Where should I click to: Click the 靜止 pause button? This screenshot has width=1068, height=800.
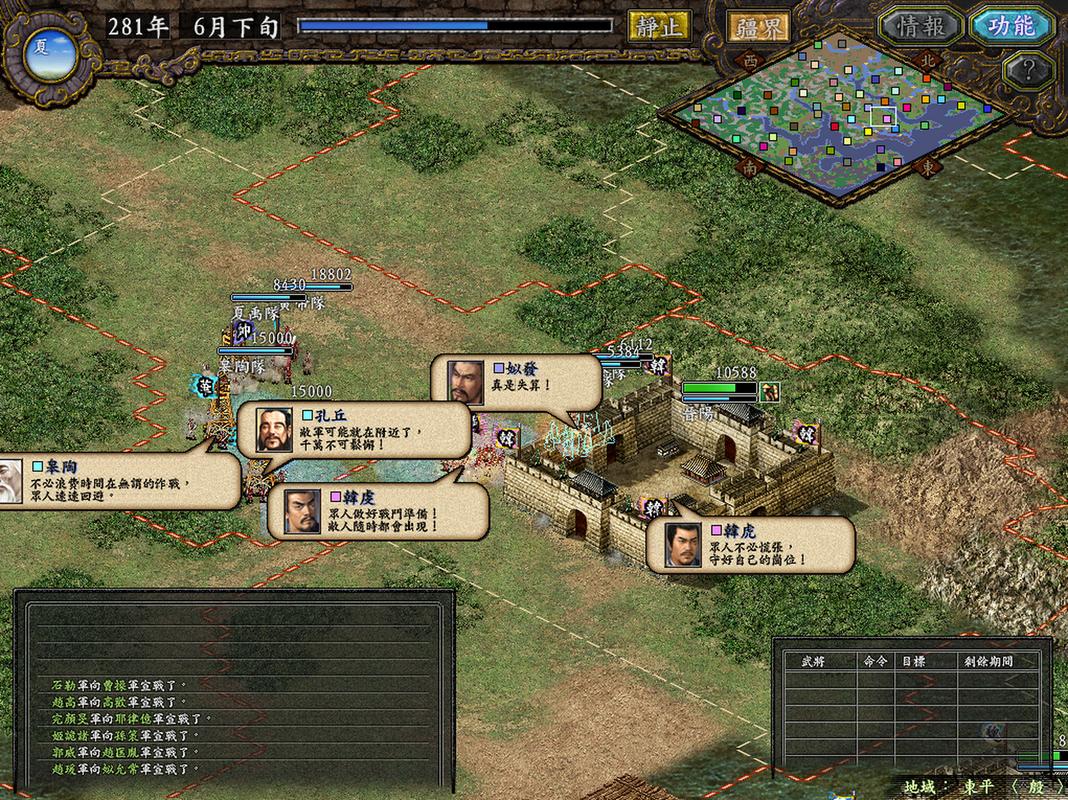point(659,26)
